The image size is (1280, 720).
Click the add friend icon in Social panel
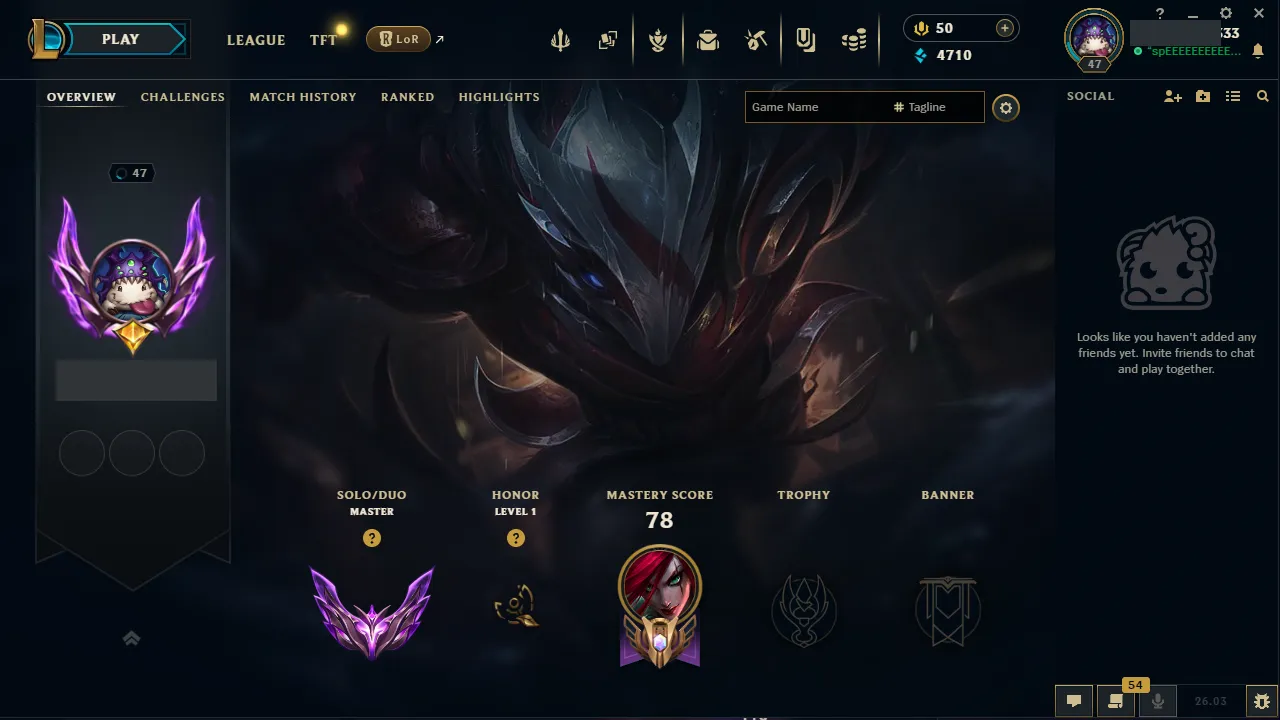point(1171,96)
